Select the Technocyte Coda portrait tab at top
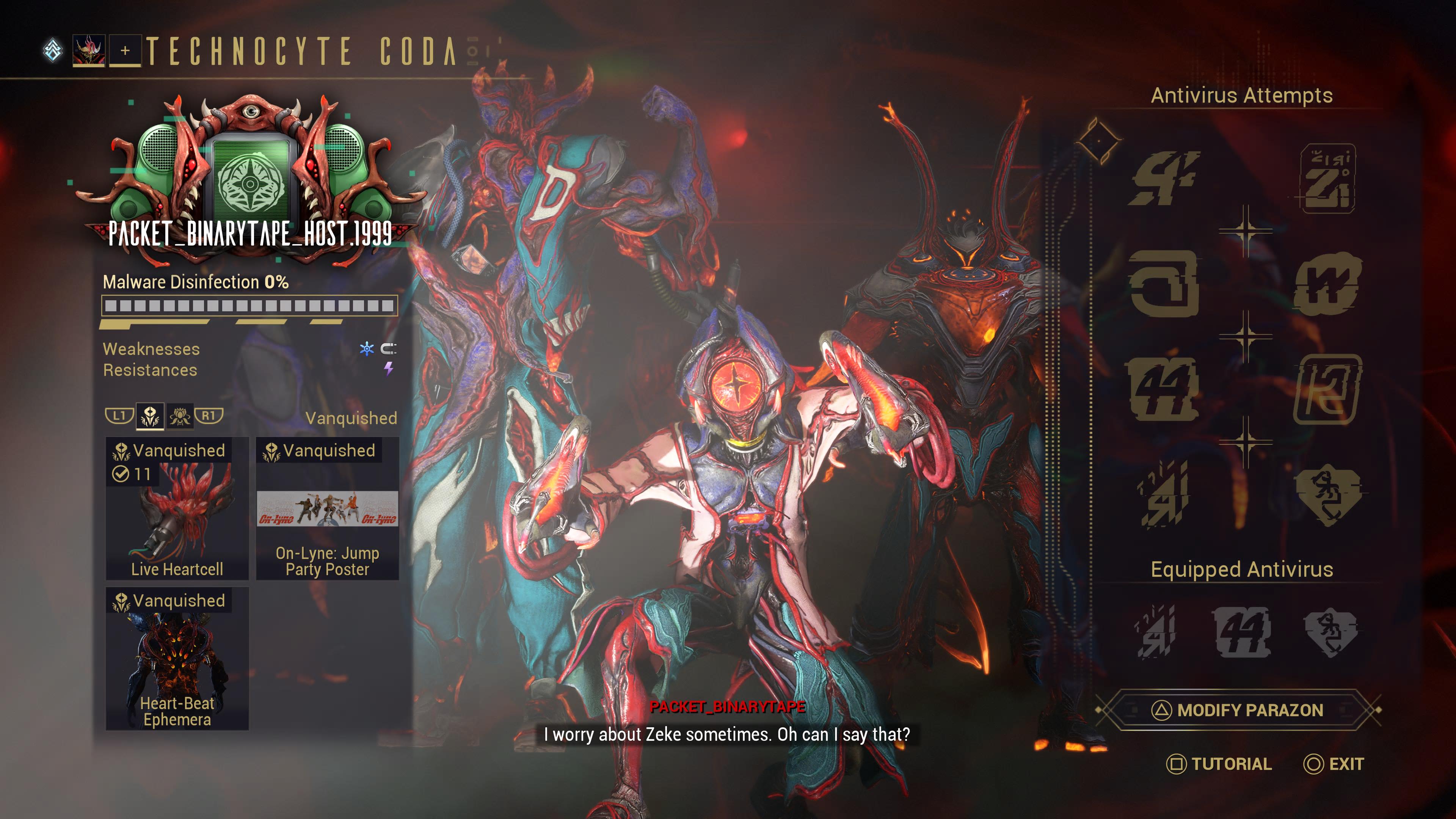The height and width of the screenshot is (819, 1456). [89, 51]
